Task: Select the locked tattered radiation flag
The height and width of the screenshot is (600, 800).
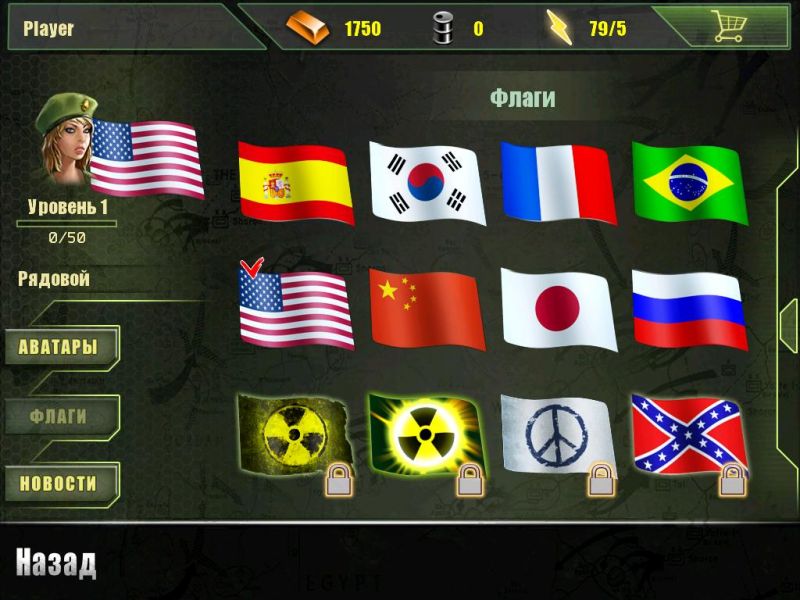Action: point(295,435)
